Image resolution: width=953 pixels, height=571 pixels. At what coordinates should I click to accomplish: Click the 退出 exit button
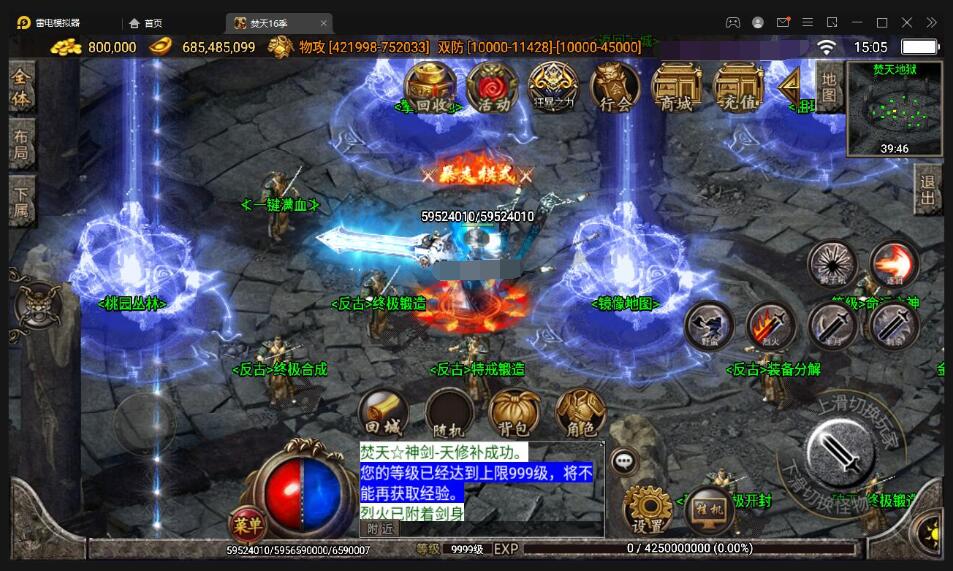(x=928, y=189)
